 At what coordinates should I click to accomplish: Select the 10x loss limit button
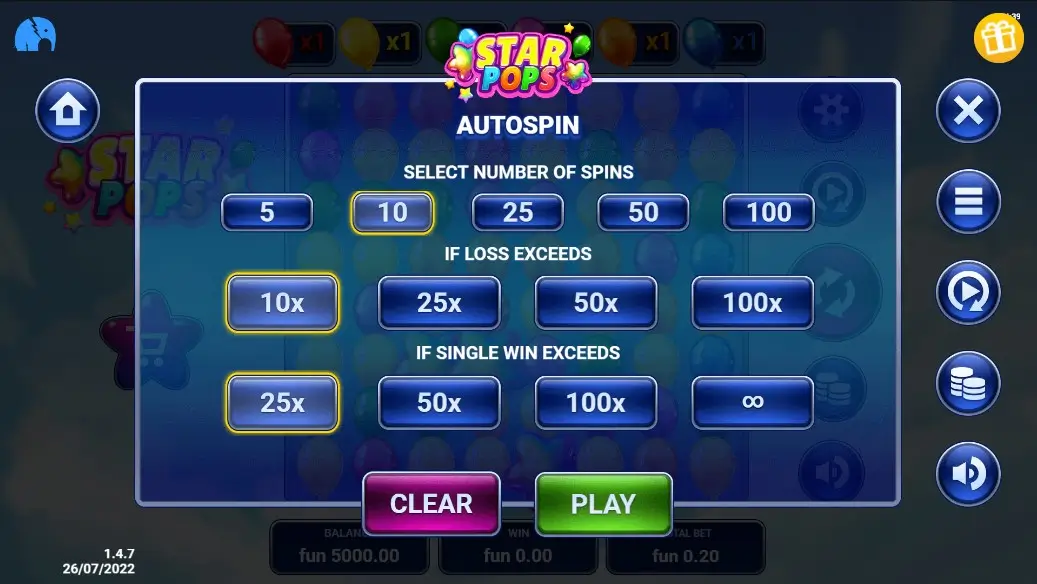tap(282, 302)
